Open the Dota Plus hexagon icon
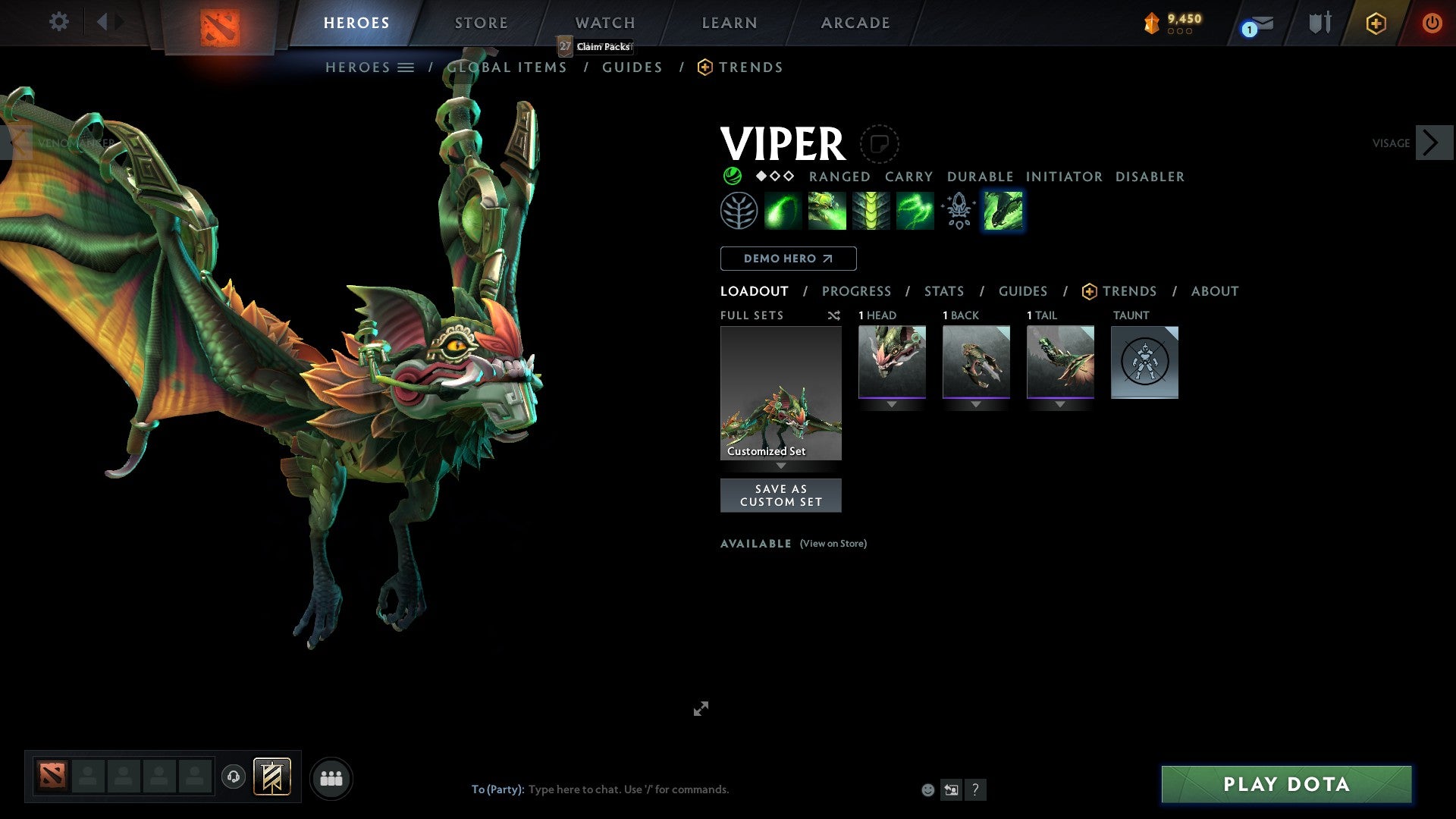Viewport: 1456px width, 819px height. (x=1376, y=23)
